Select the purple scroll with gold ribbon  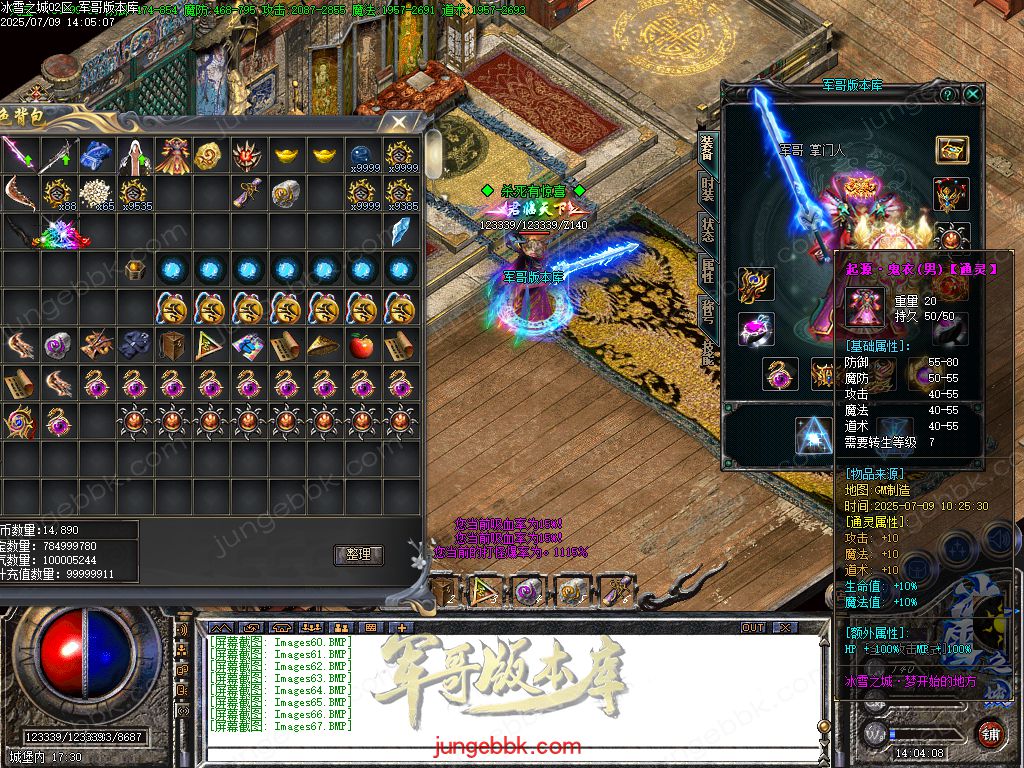coord(248,193)
